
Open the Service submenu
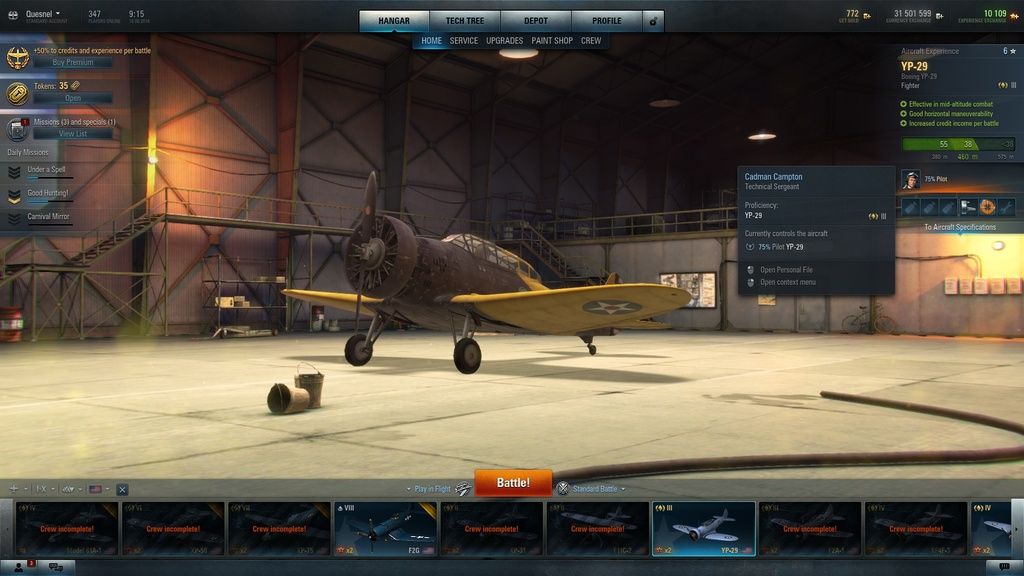pos(464,41)
